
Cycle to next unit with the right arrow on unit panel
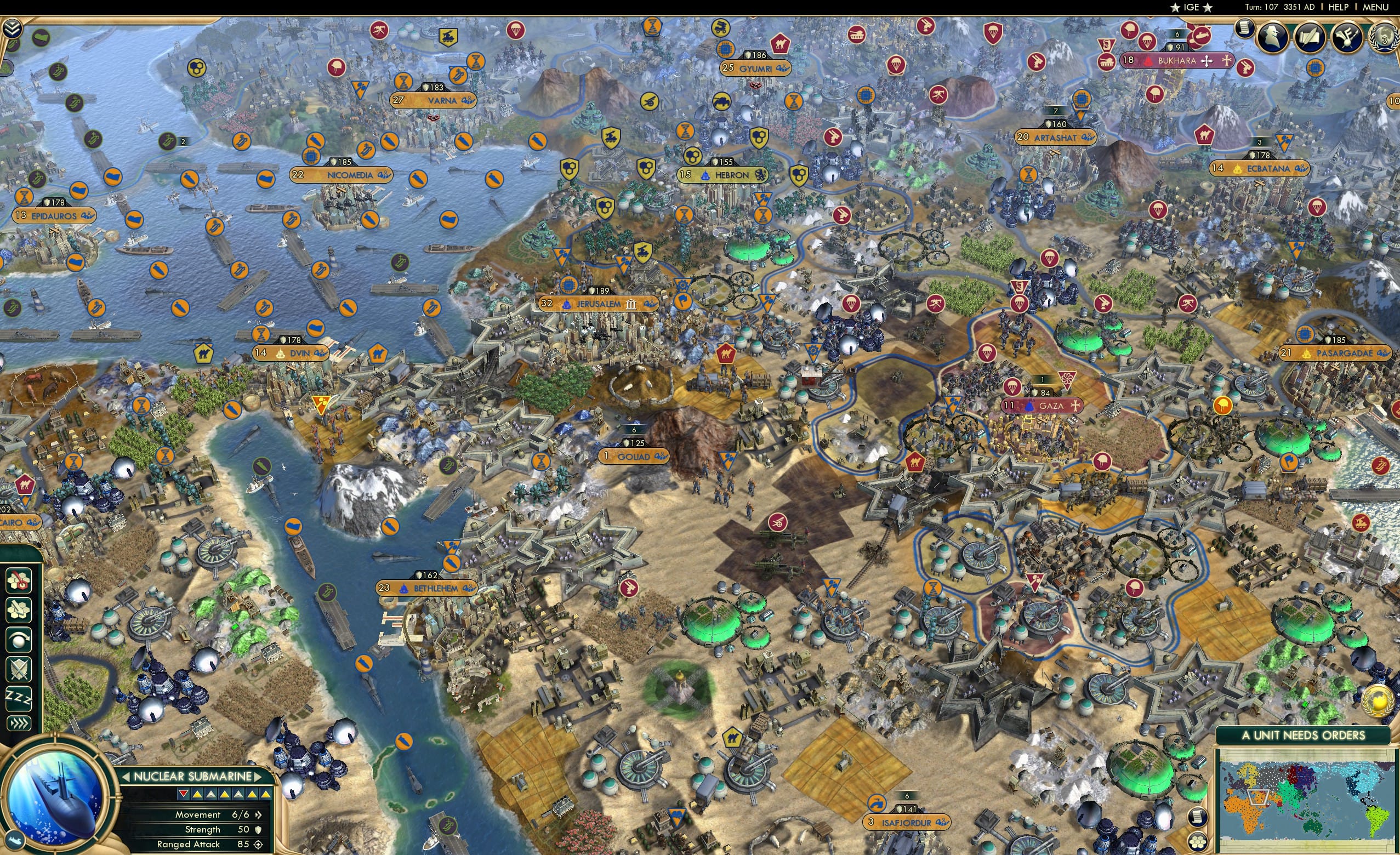pyautogui.click(x=259, y=777)
